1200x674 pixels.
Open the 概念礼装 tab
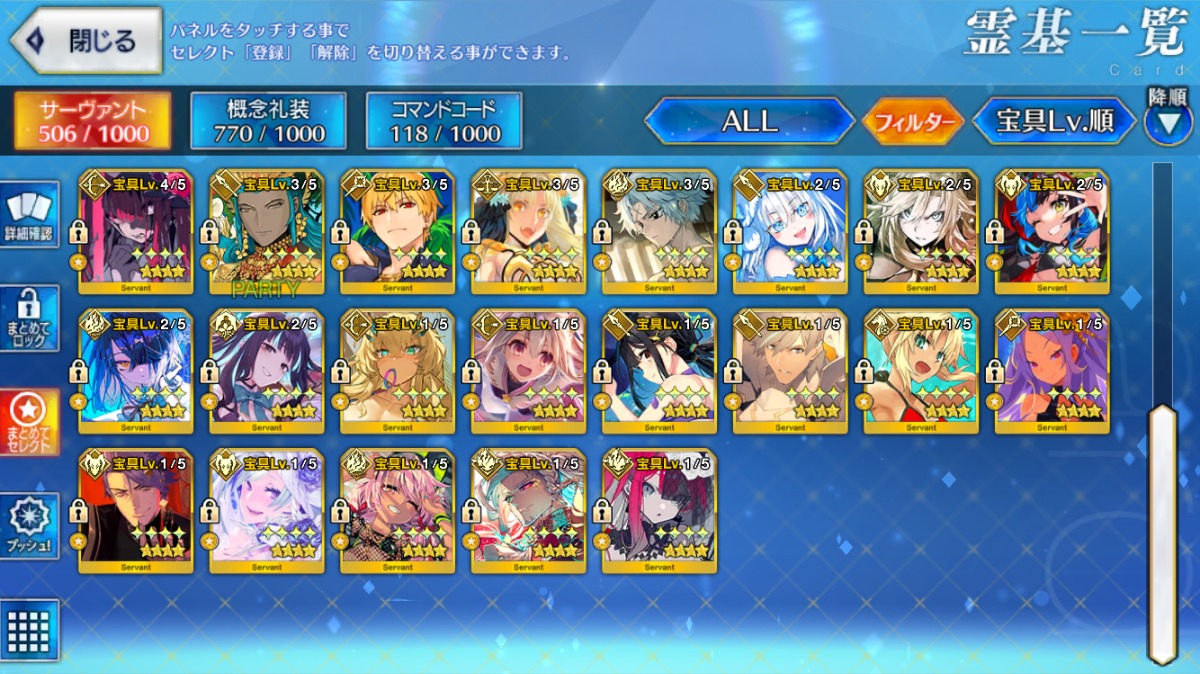[268, 121]
